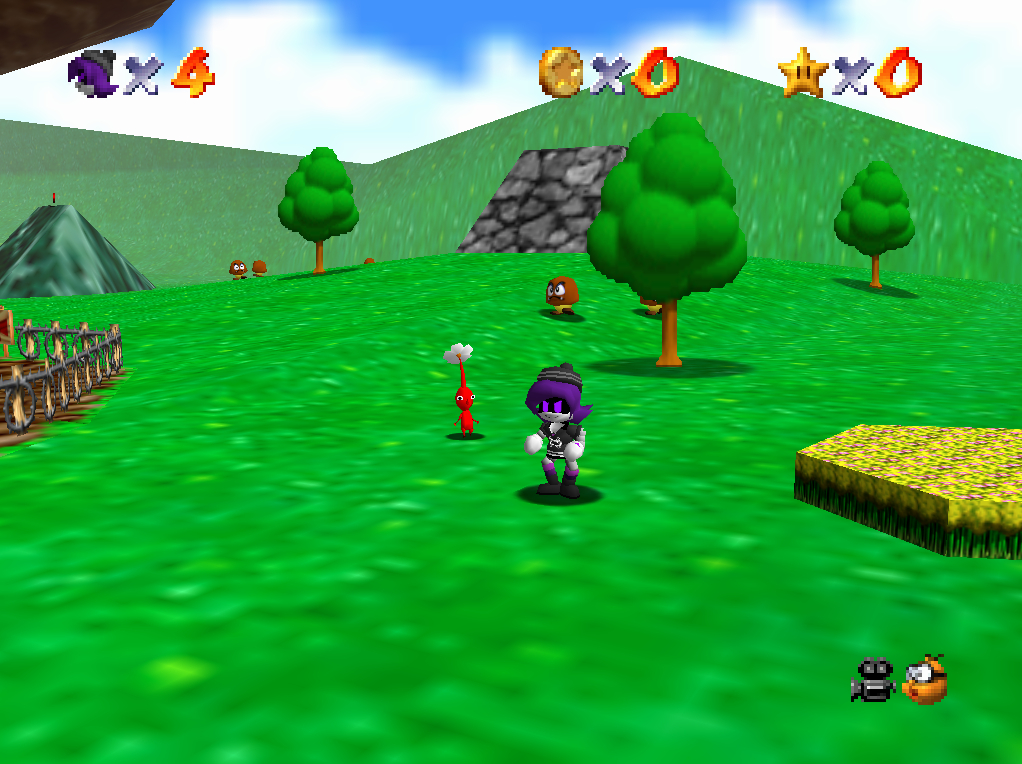Click the purple character head lives icon
This screenshot has width=1022, height=764.
pos(93,74)
